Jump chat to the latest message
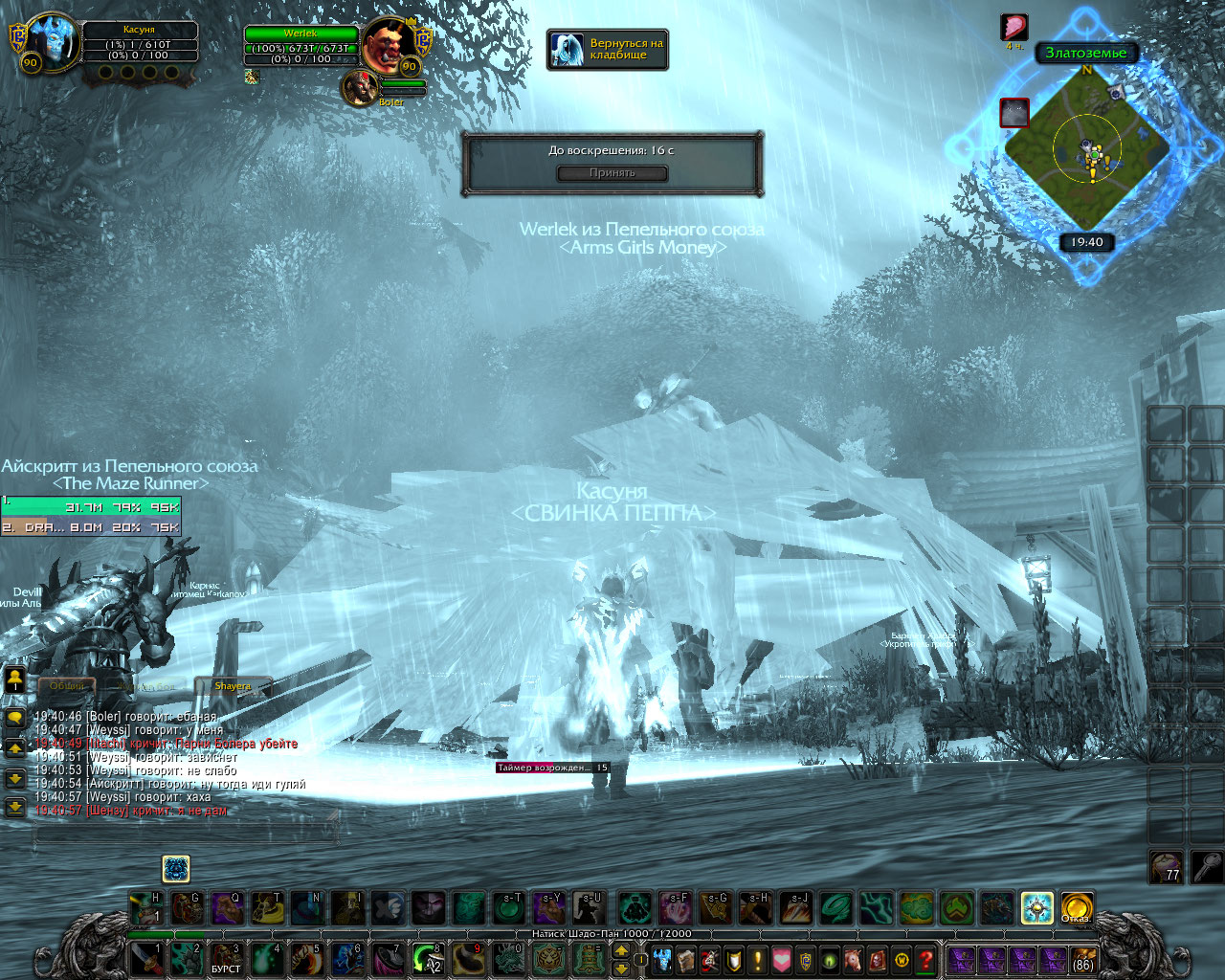Image resolution: width=1225 pixels, height=980 pixels. pos(15,808)
